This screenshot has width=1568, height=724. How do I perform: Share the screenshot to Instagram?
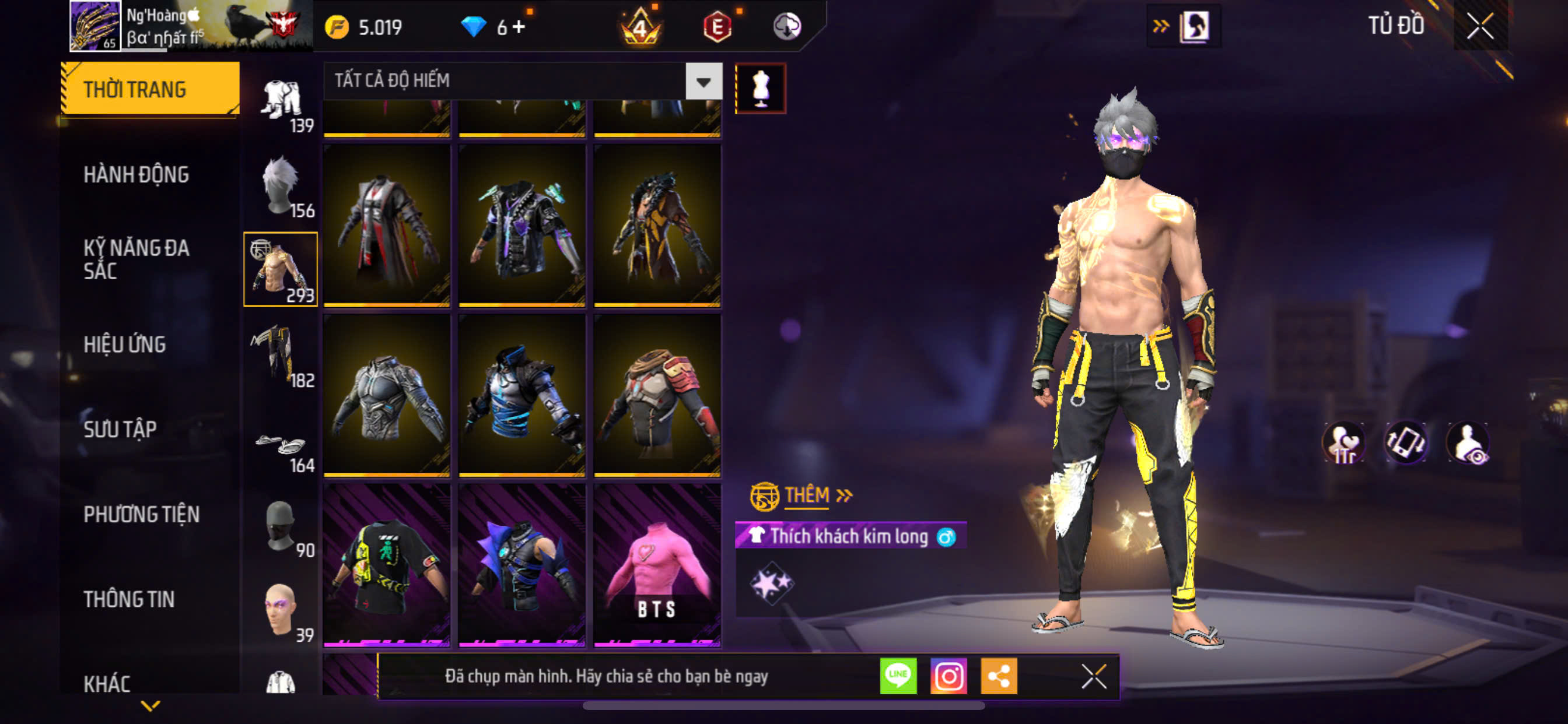click(x=948, y=676)
